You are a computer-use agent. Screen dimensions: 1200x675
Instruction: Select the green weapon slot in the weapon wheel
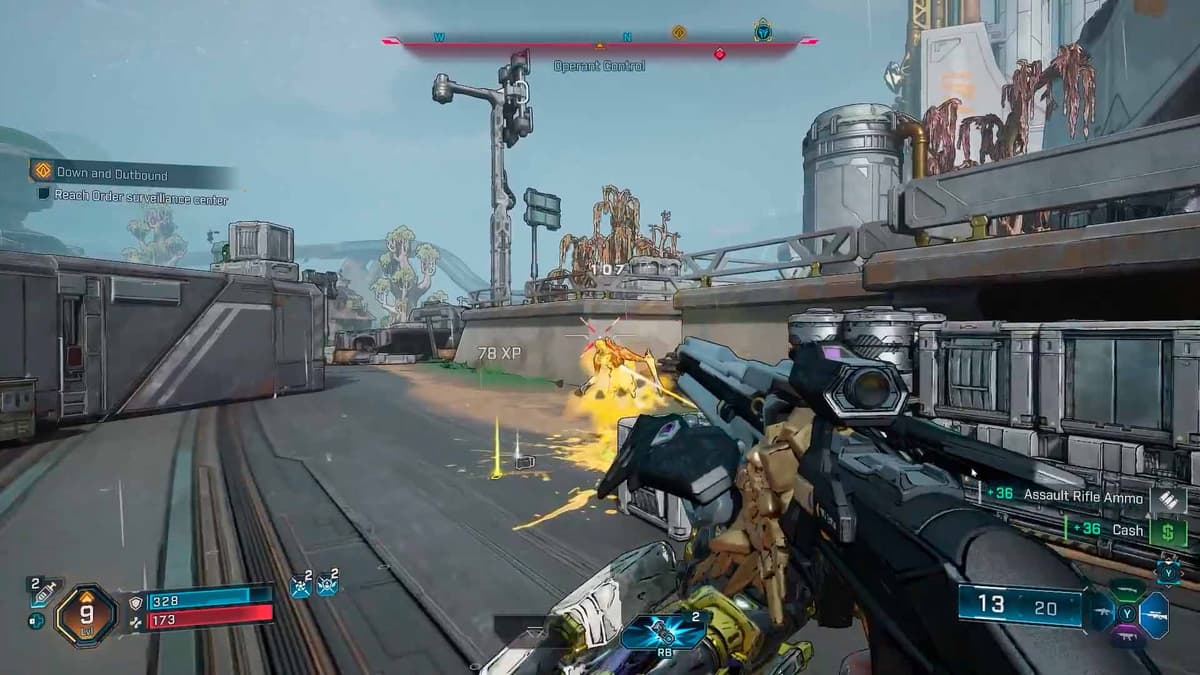(x=1126, y=591)
